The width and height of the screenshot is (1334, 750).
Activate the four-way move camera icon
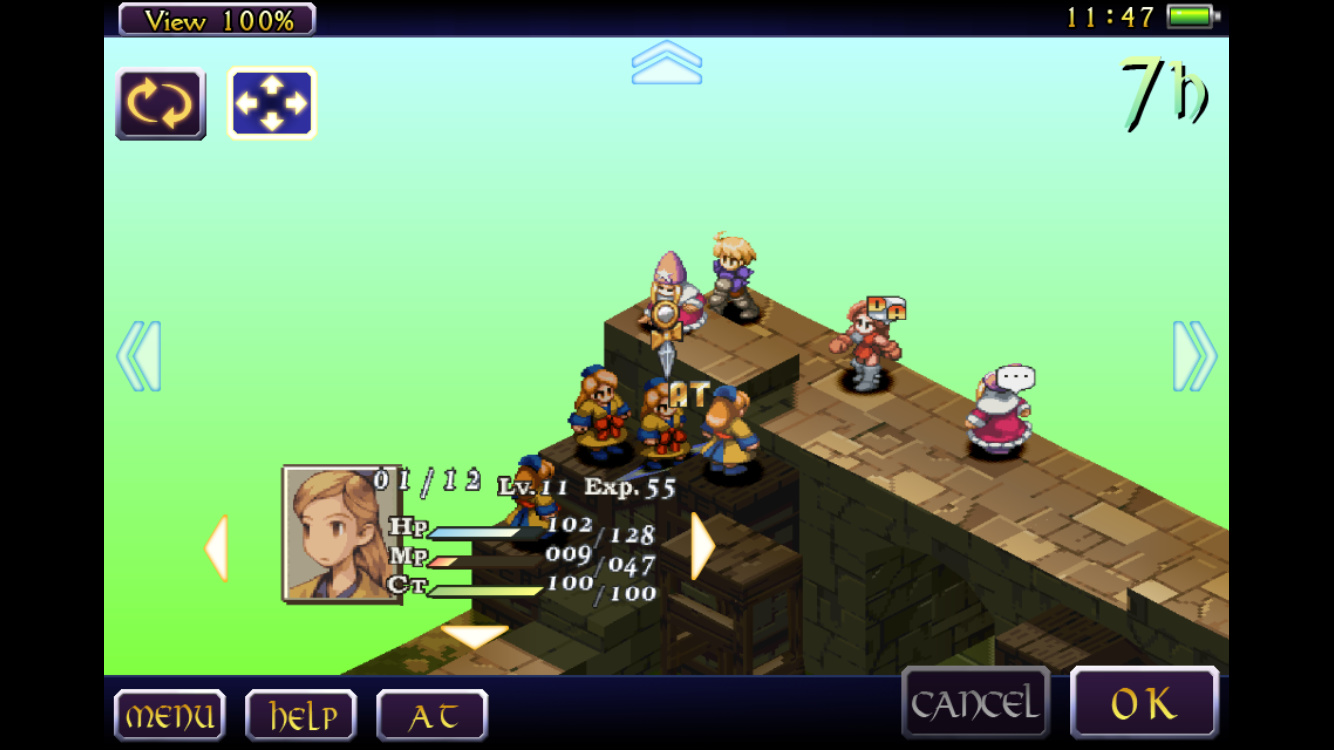271,104
